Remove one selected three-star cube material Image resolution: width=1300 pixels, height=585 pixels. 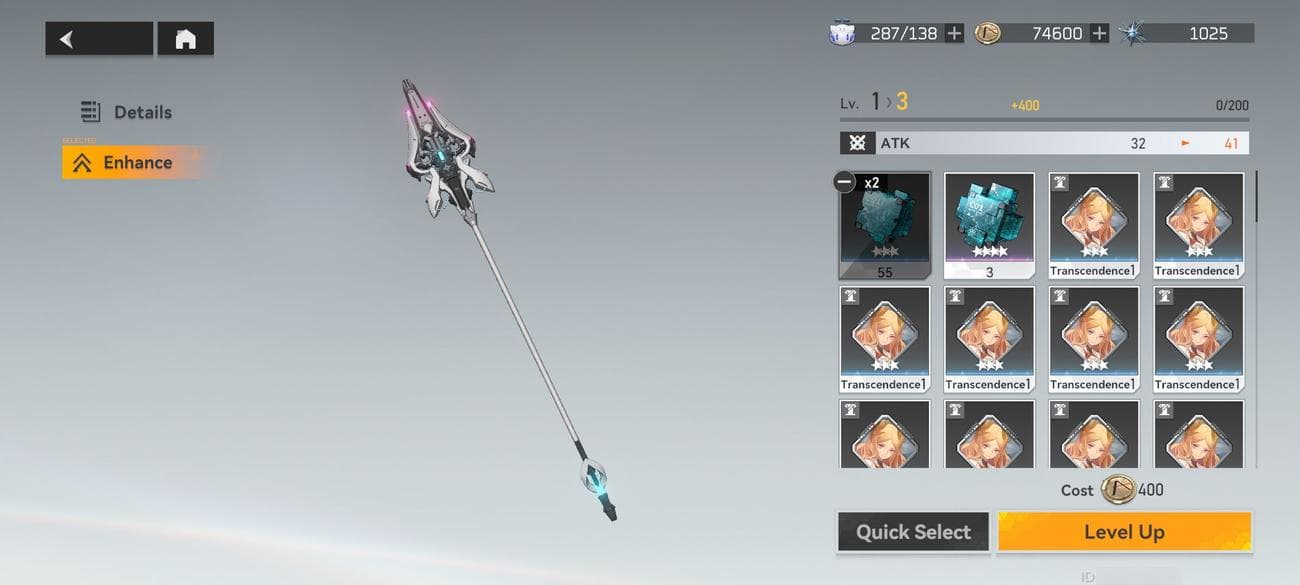844,182
